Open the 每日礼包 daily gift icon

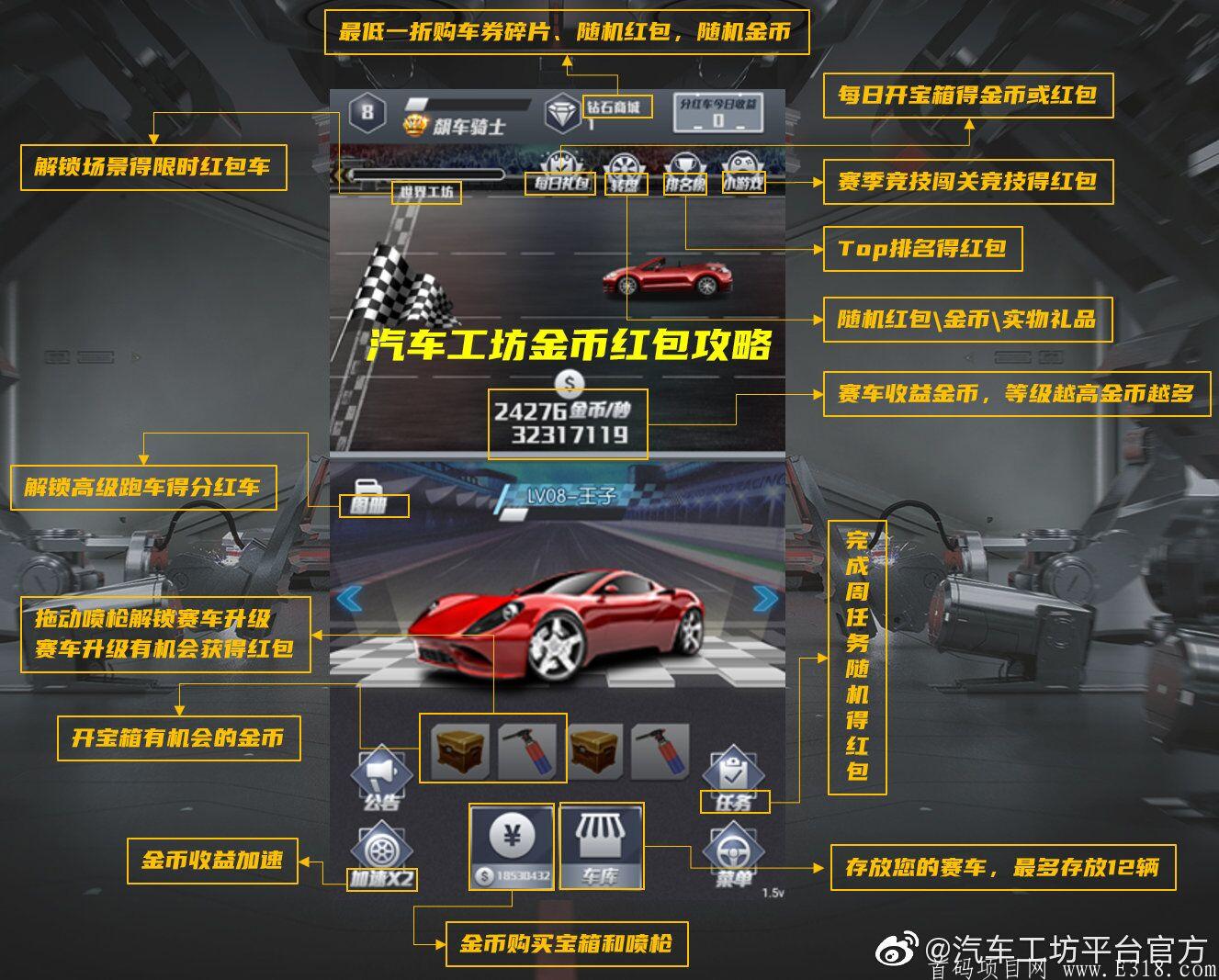coord(561,163)
